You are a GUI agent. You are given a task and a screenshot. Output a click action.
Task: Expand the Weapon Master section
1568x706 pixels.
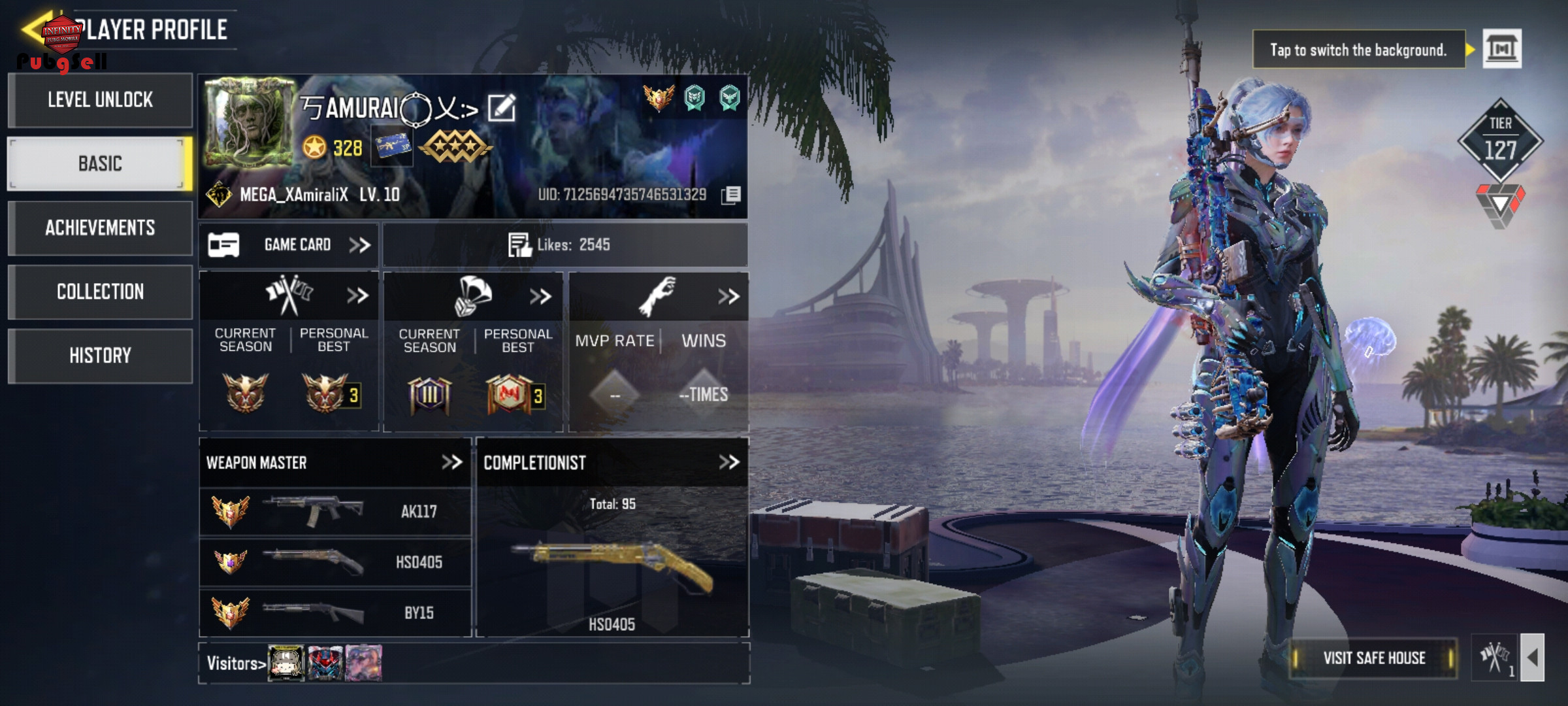[x=451, y=463]
